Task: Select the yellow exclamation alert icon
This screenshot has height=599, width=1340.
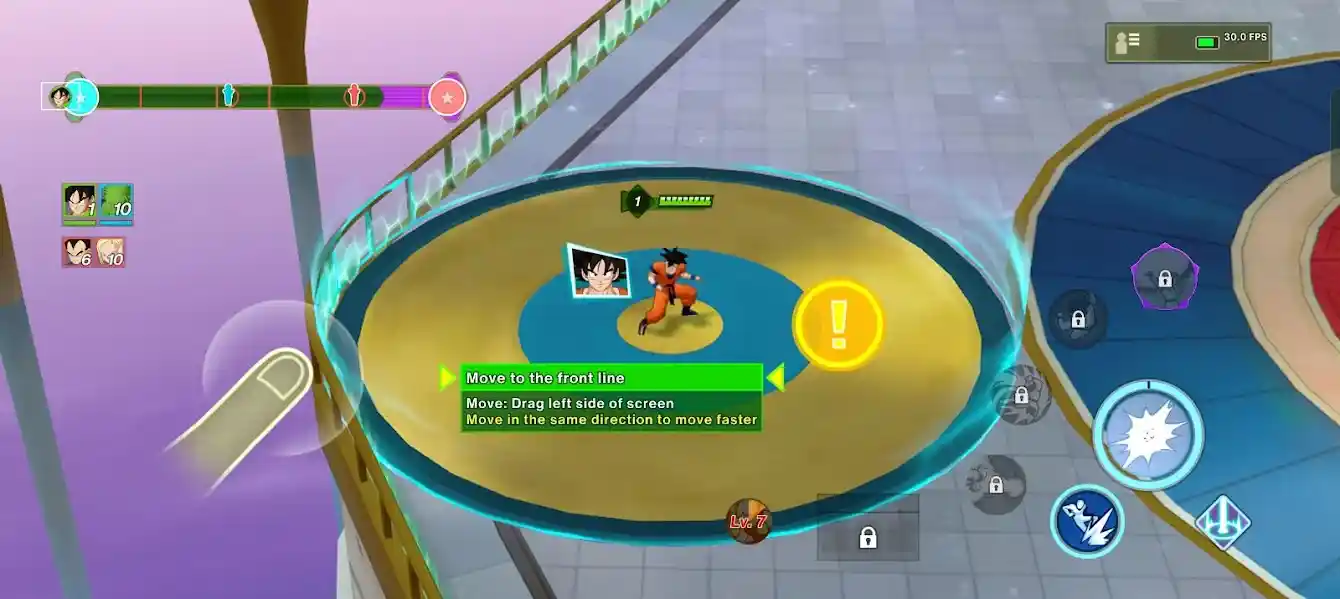Action: point(838,322)
